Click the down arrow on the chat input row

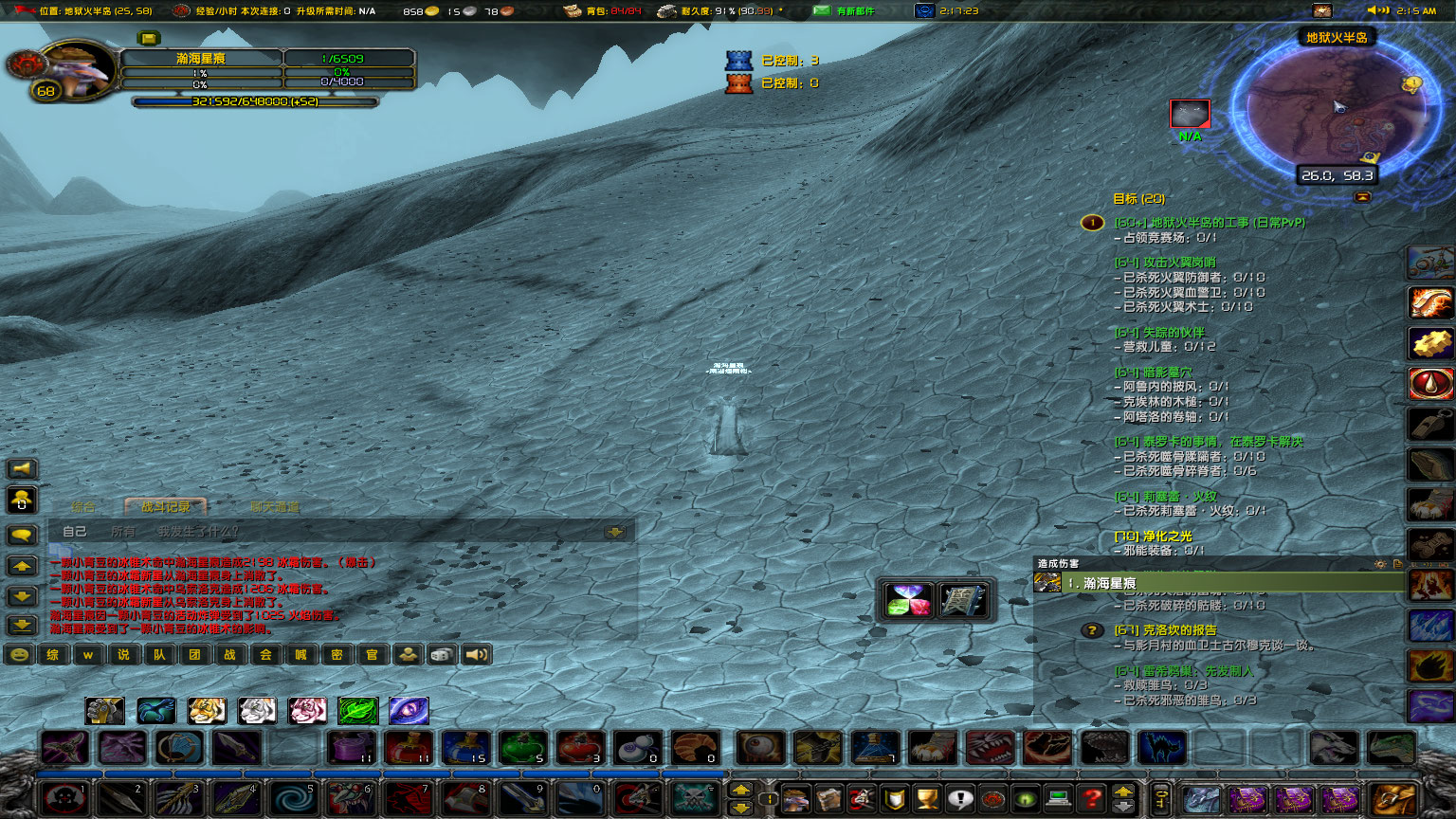tap(617, 531)
